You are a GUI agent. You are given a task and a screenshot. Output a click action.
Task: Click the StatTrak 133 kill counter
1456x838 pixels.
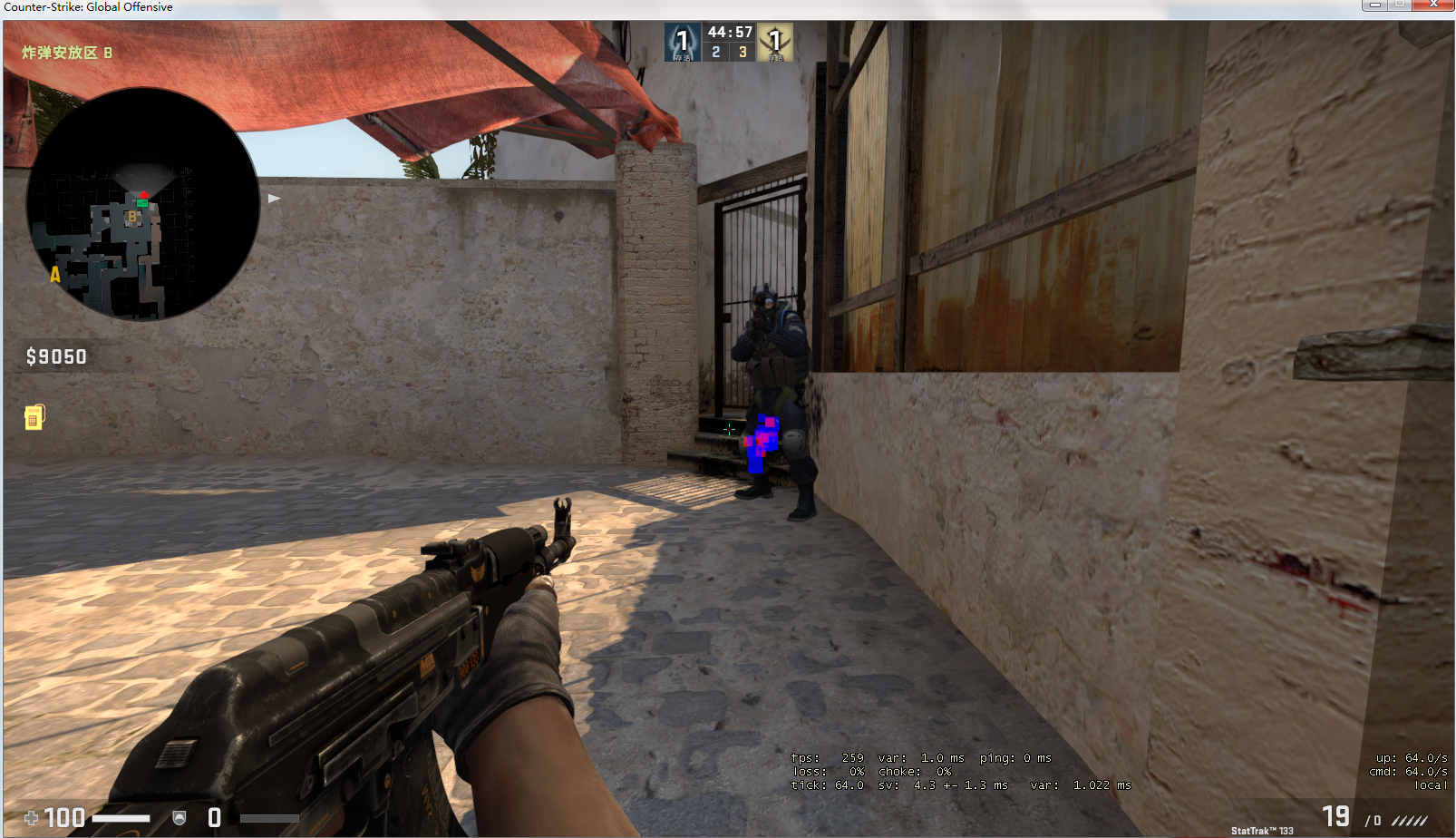pos(1261,829)
